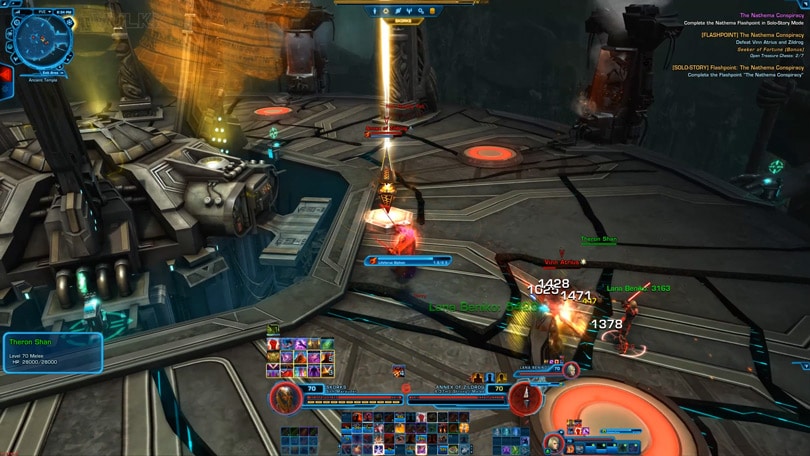Select Lana Beniko's small companion portrait
Viewport: 810px width, 456px height.
click(x=570, y=370)
